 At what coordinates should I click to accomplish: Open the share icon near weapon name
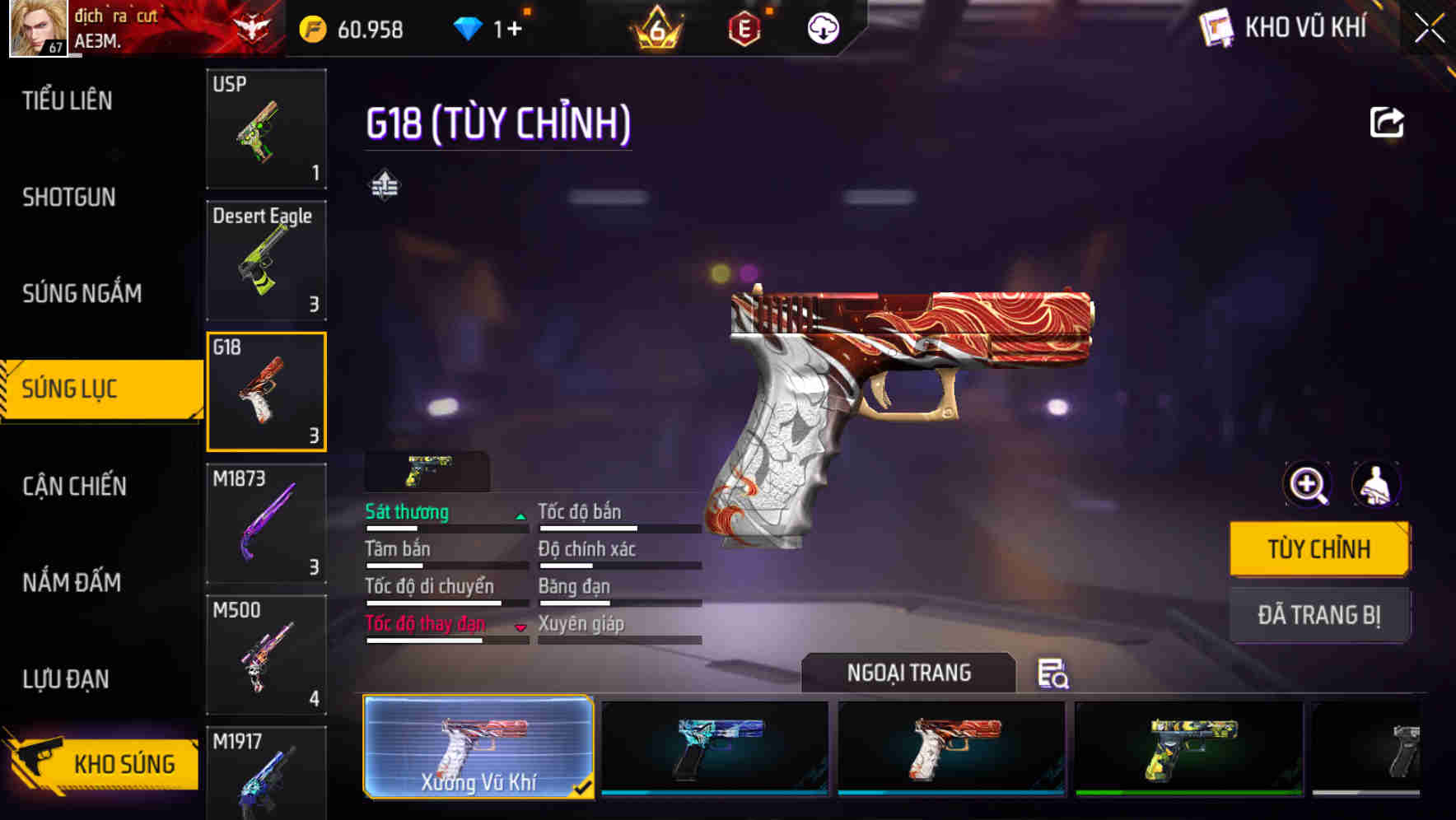(1387, 122)
